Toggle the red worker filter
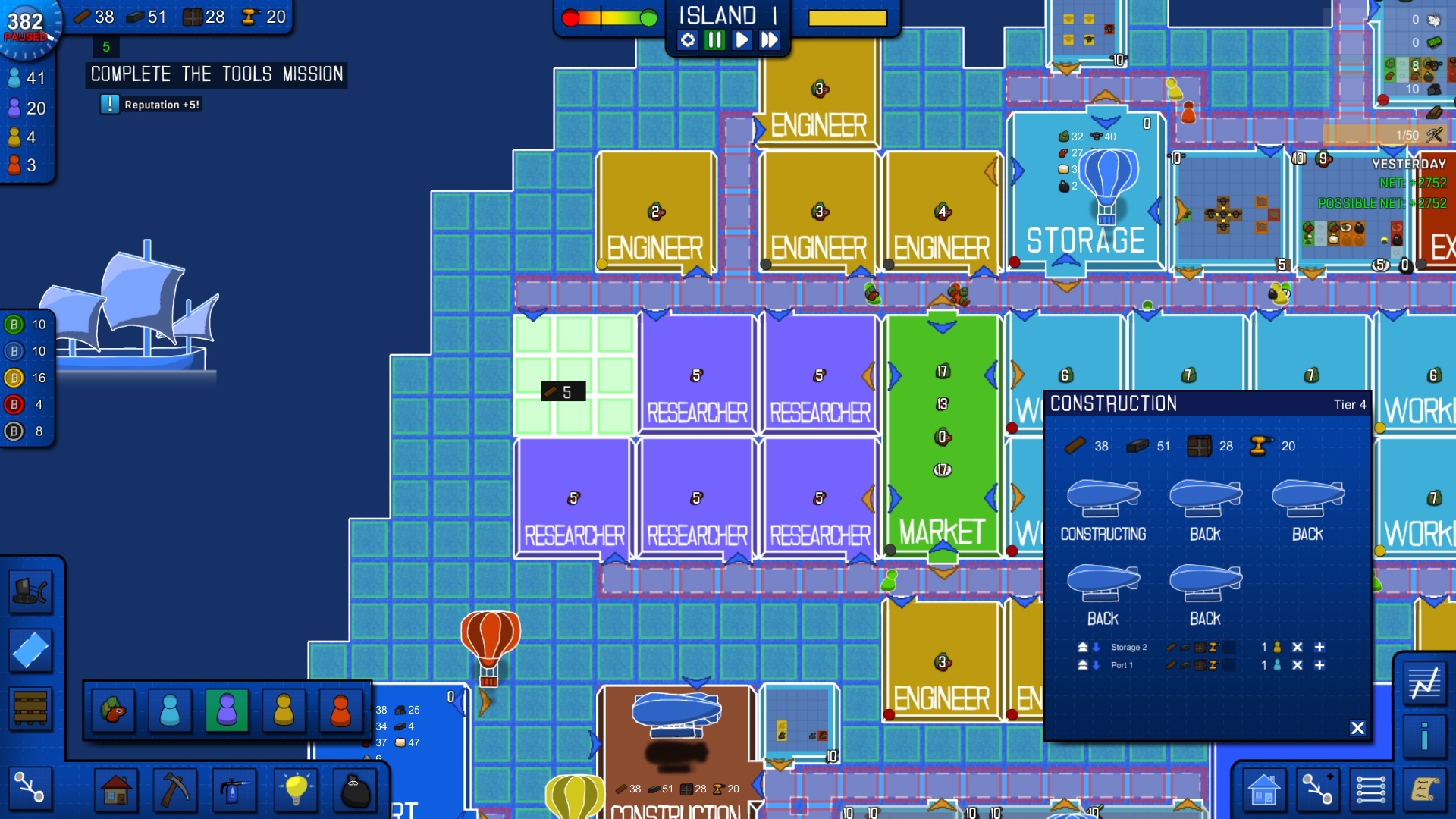 (x=339, y=710)
